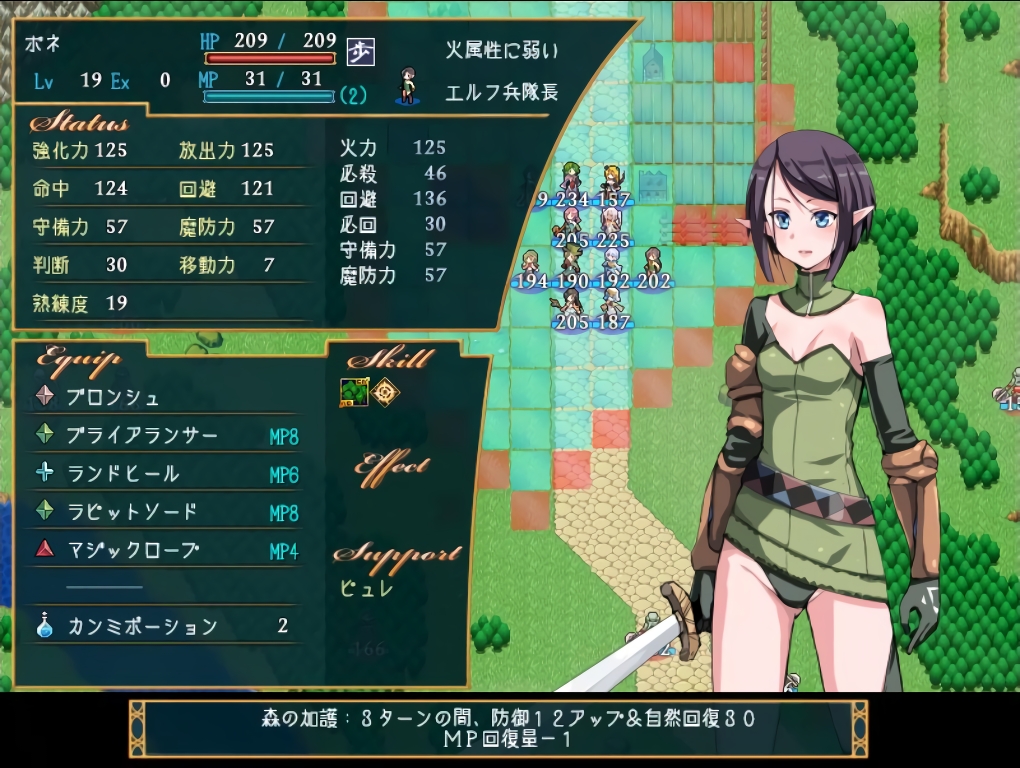Pick the ラビットソード equip row

pyautogui.click(x=132, y=512)
